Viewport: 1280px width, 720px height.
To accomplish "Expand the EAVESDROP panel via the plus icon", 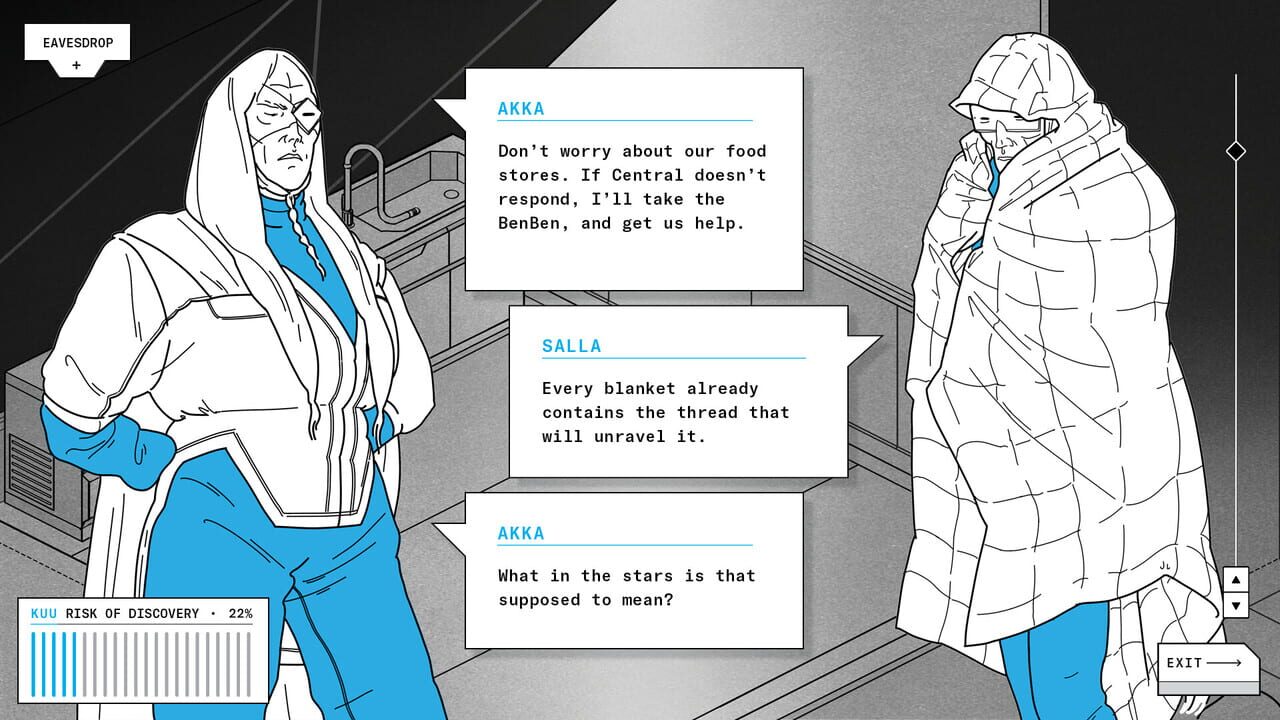I will 75,64.
